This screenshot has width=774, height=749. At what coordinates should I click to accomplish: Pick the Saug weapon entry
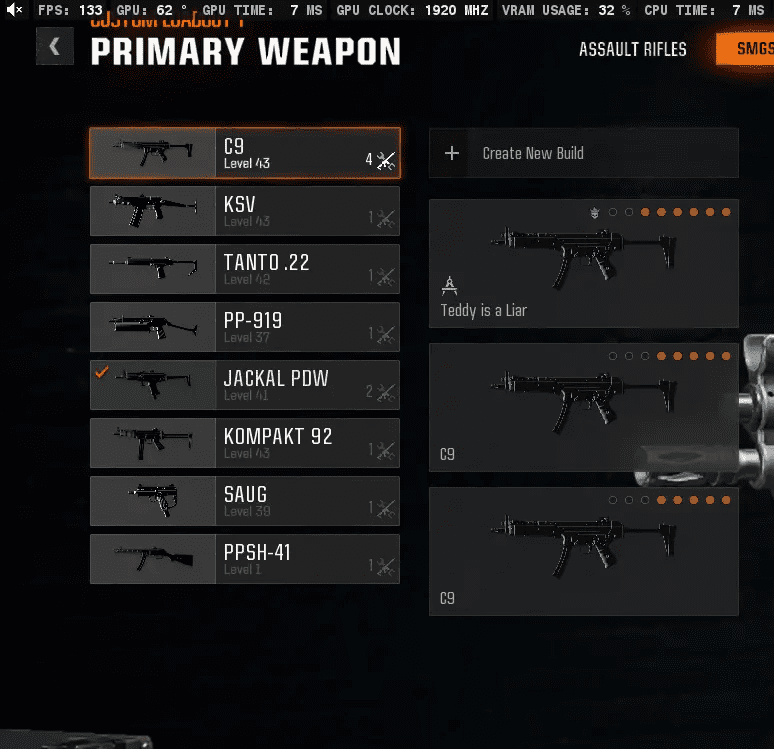[245, 501]
